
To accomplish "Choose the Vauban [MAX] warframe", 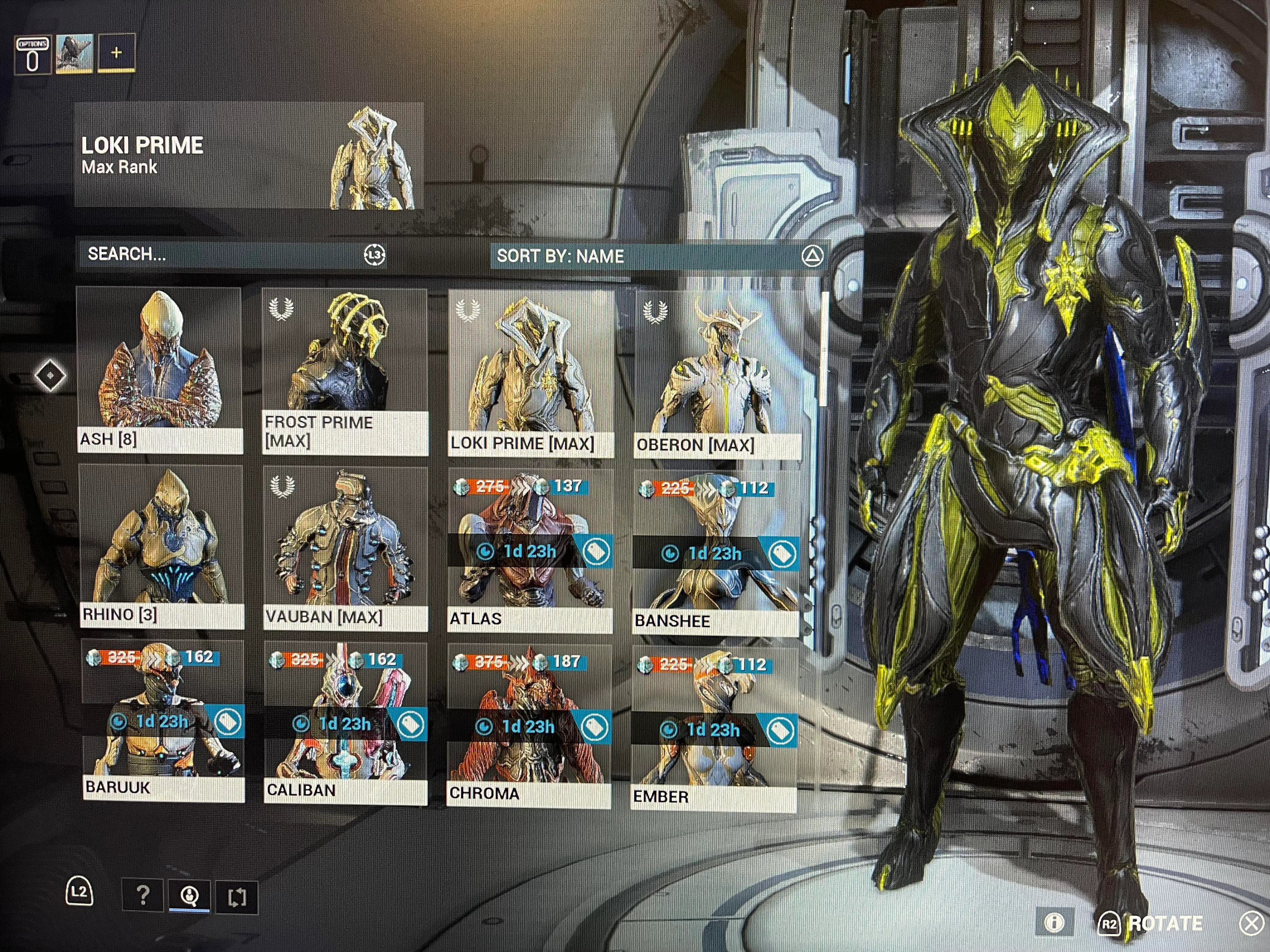I will coord(345,549).
